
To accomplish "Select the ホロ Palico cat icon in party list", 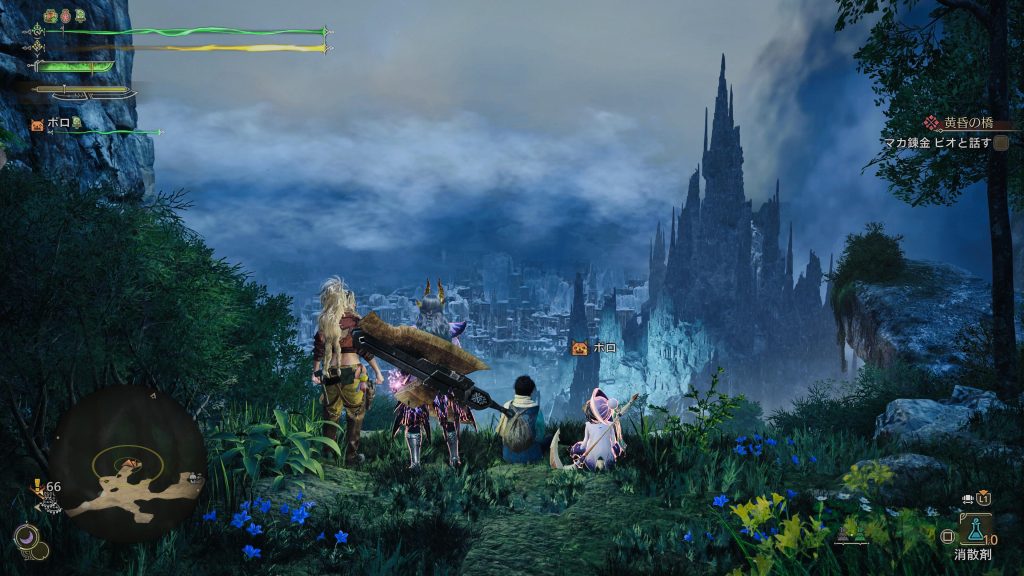I will (x=38, y=124).
